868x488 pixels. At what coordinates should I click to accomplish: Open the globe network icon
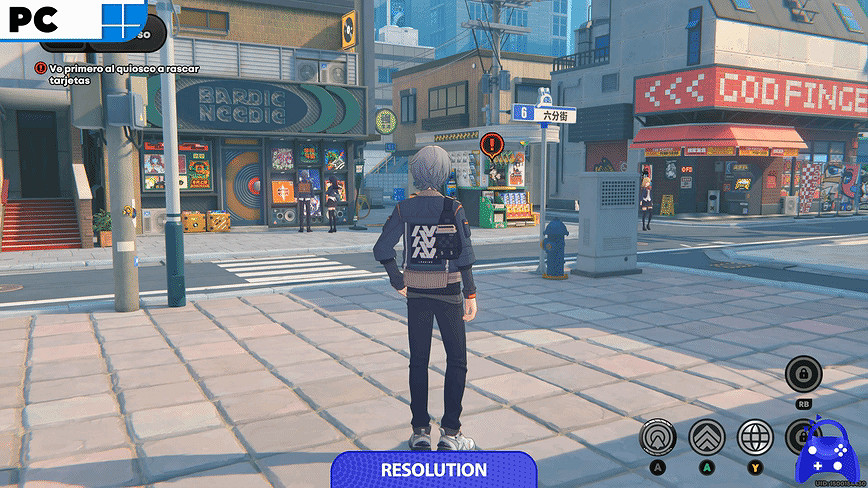click(755, 437)
